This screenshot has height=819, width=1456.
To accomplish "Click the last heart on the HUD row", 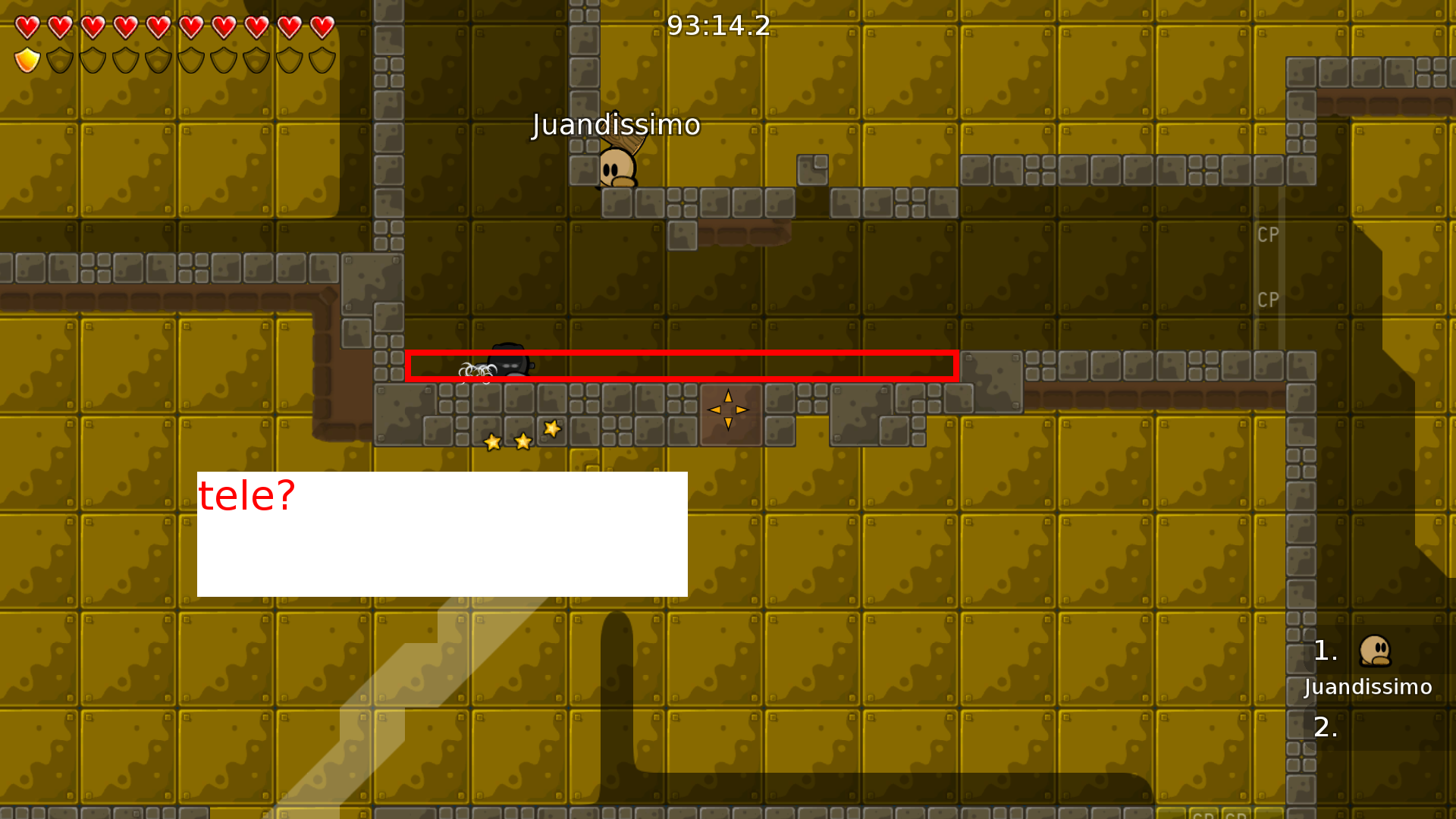I will pyautogui.click(x=322, y=28).
